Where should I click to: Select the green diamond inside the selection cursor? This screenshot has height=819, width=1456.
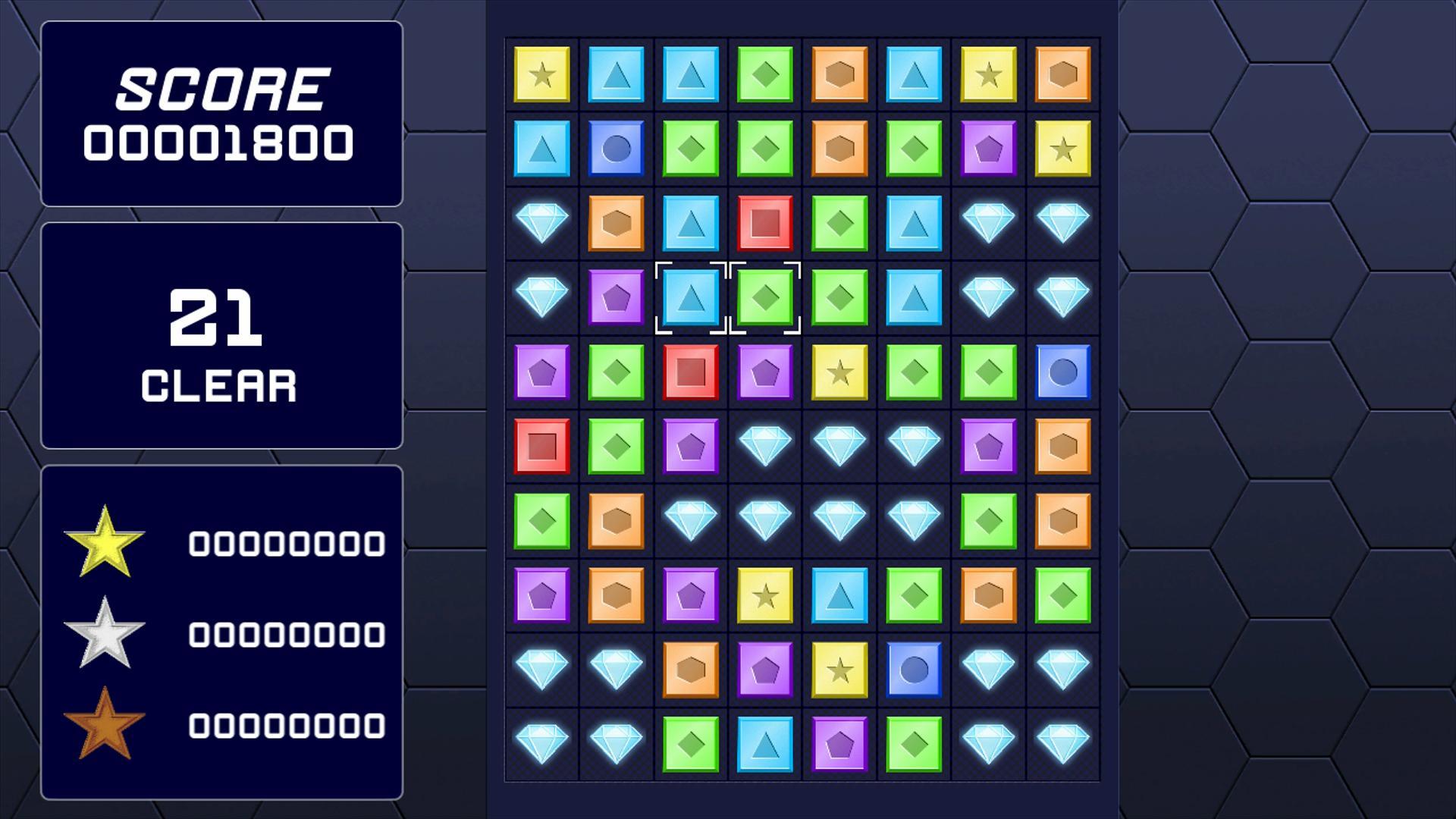[764, 296]
